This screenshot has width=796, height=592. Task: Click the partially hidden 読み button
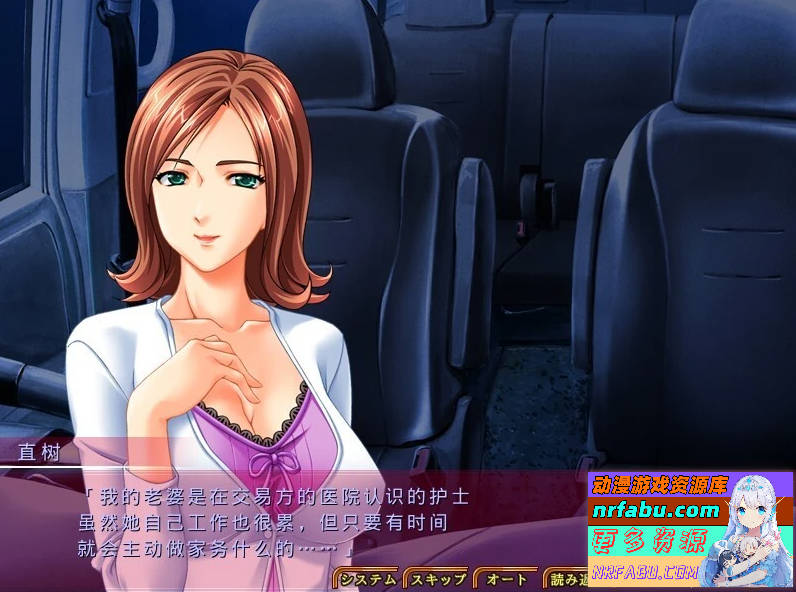coord(565,579)
